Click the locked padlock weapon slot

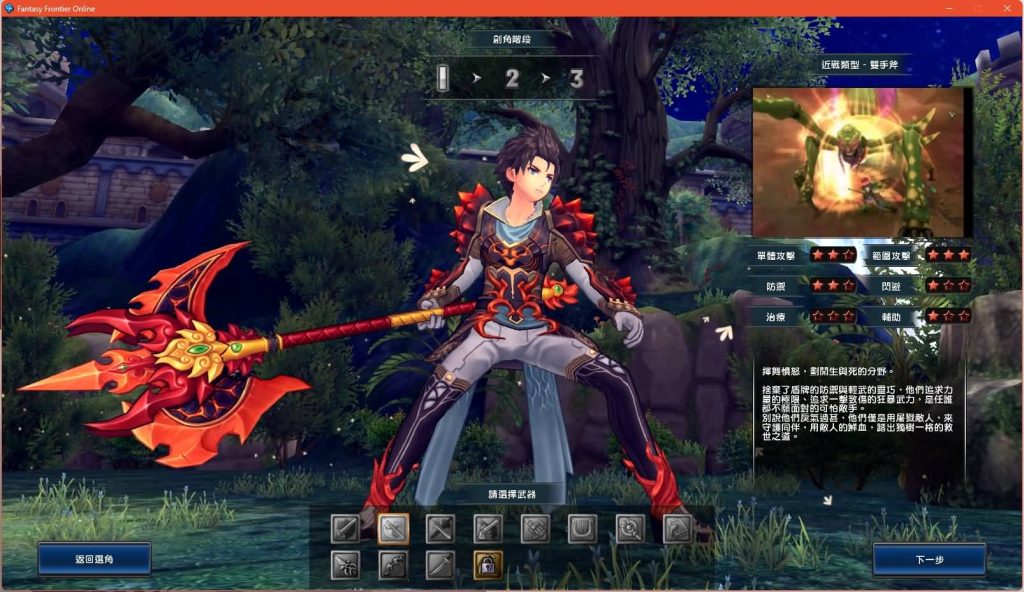[488, 565]
